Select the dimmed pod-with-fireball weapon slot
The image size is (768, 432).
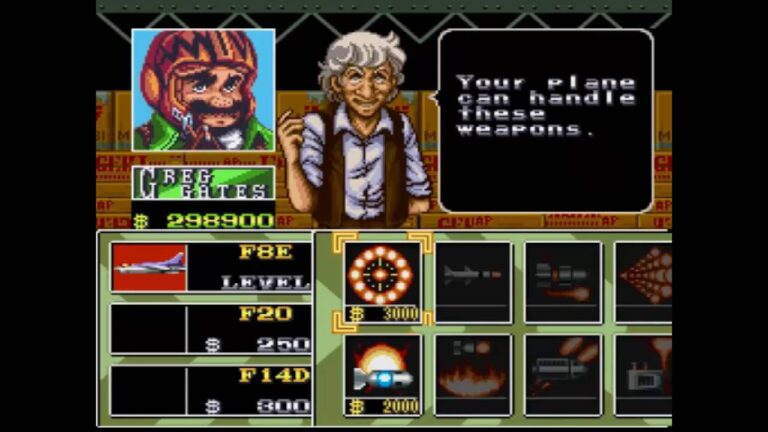(562, 280)
